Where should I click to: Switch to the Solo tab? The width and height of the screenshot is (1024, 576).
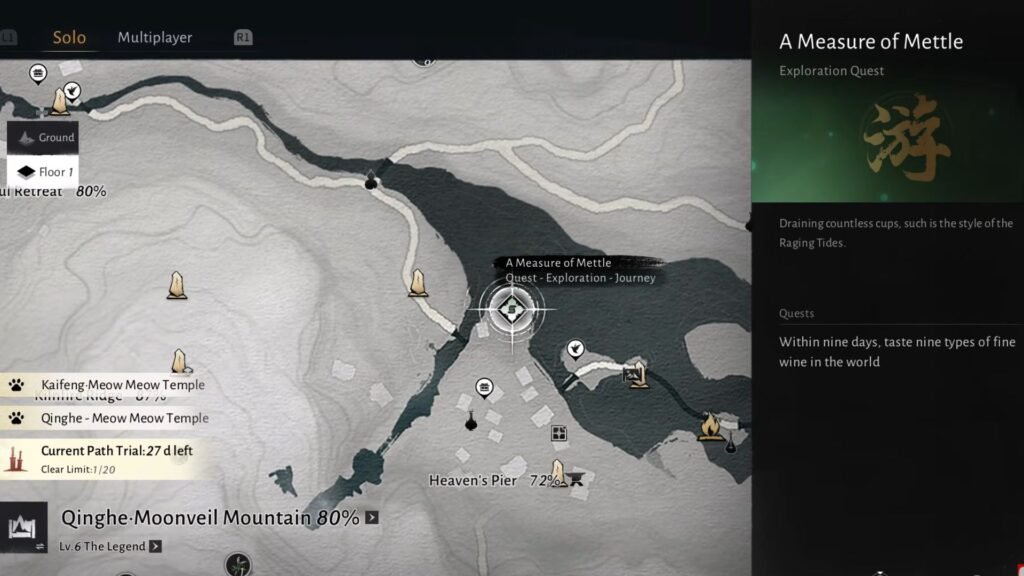coord(69,38)
